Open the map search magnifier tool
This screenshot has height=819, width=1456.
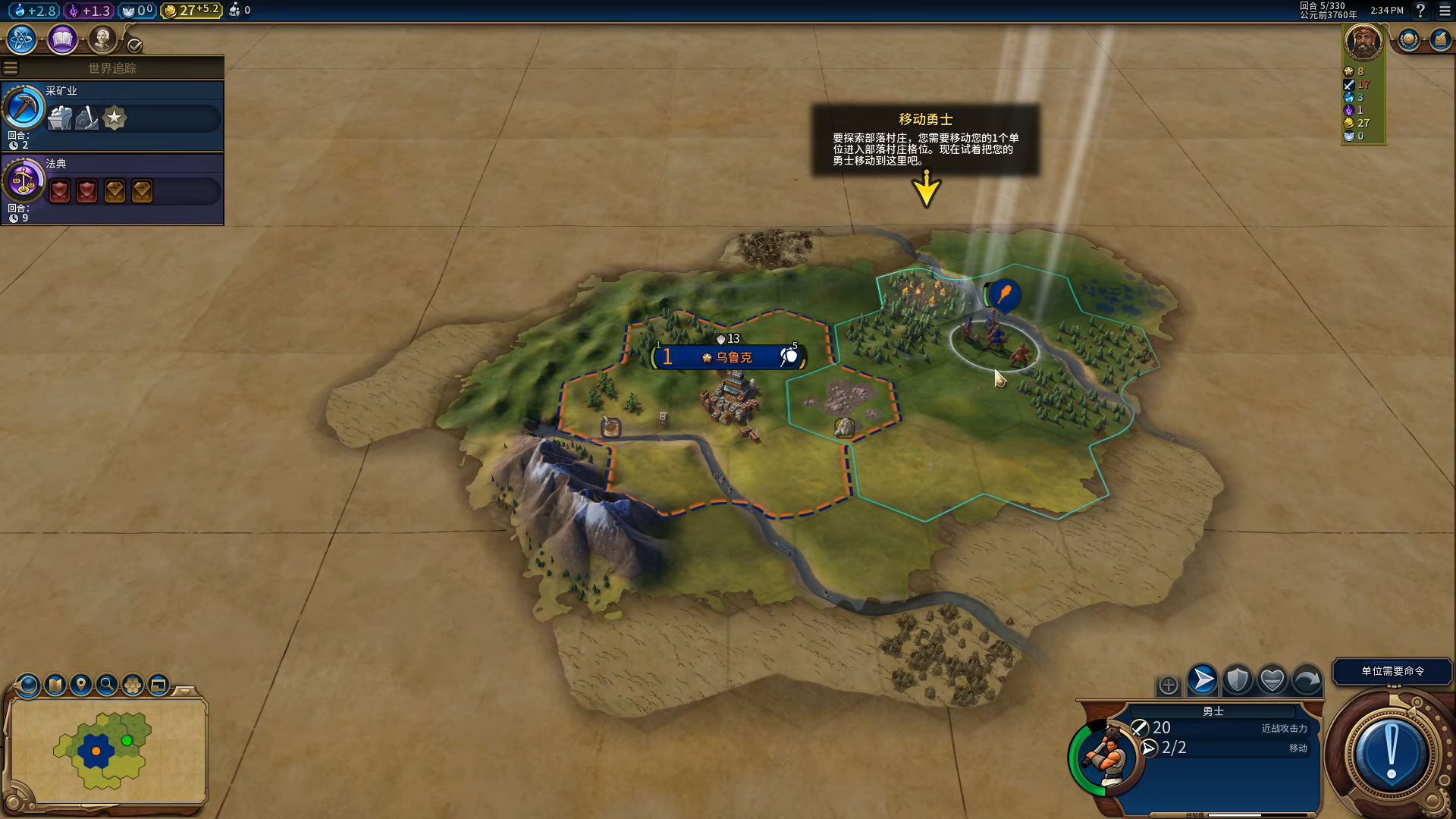(x=107, y=686)
